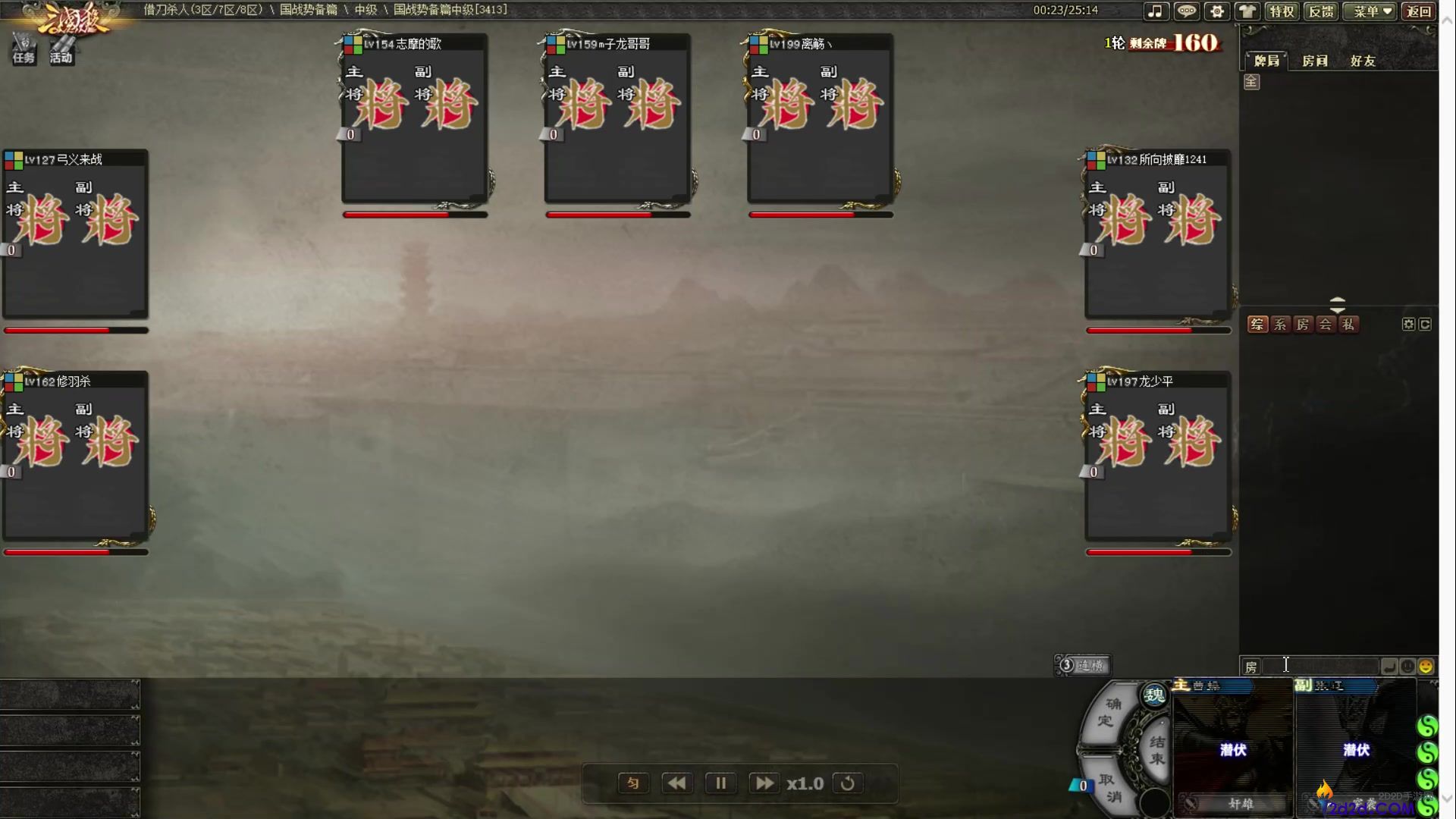Viewport: 1456px width, 819px height.
Task: Open the shirt skin icon
Action: pyautogui.click(x=1247, y=11)
